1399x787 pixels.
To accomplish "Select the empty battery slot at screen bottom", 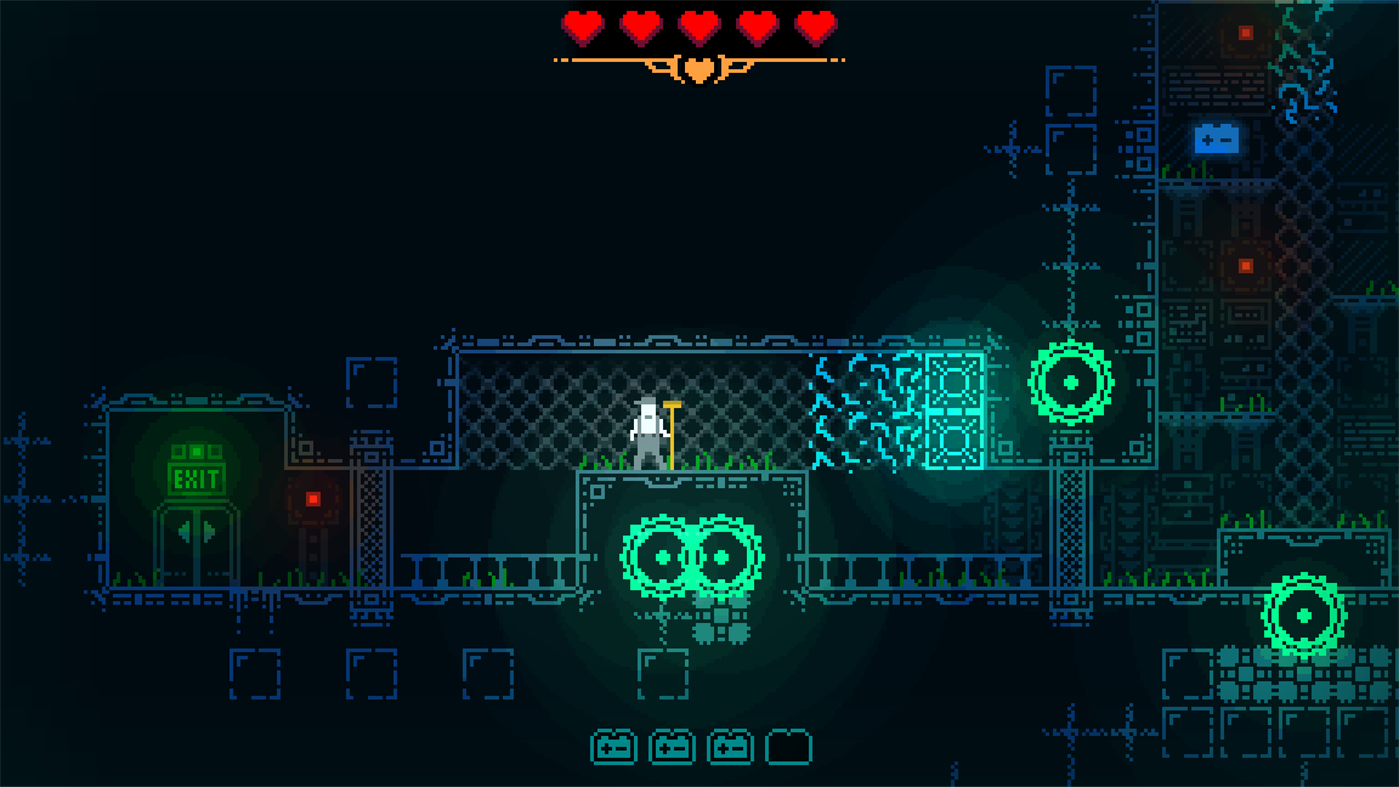I will point(789,746).
